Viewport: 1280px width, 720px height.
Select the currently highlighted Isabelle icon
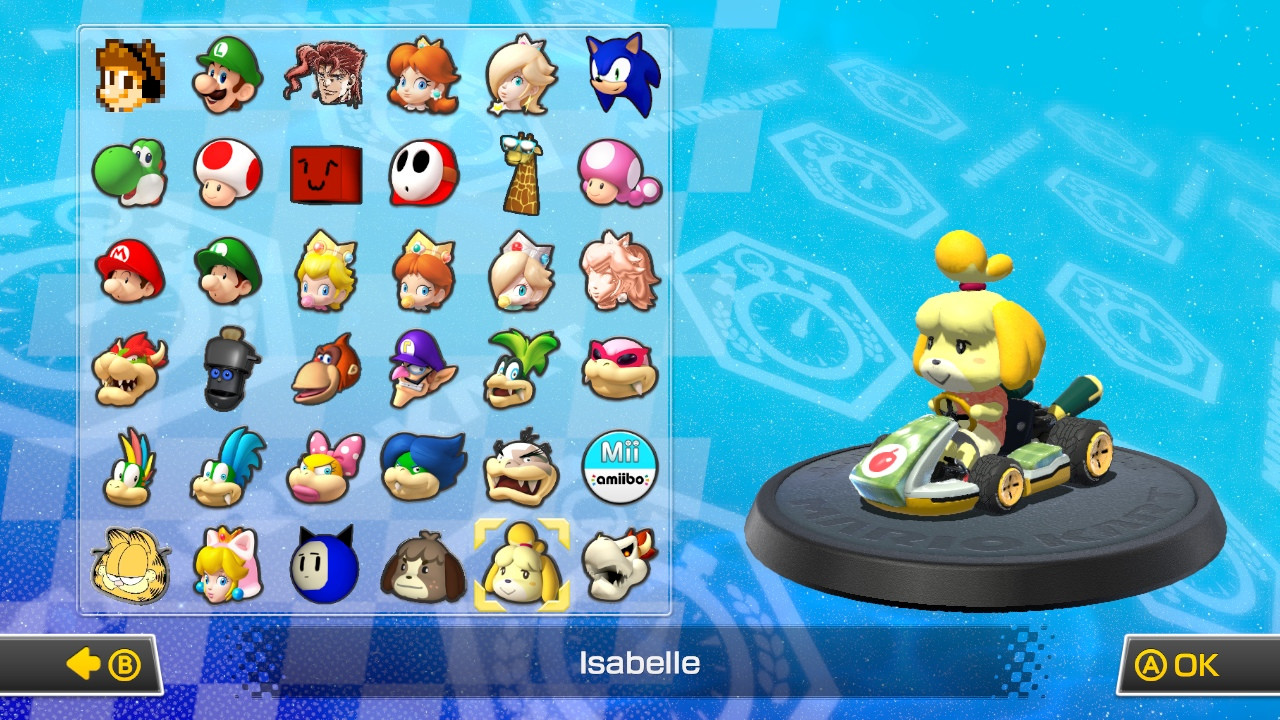coord(523,565)
